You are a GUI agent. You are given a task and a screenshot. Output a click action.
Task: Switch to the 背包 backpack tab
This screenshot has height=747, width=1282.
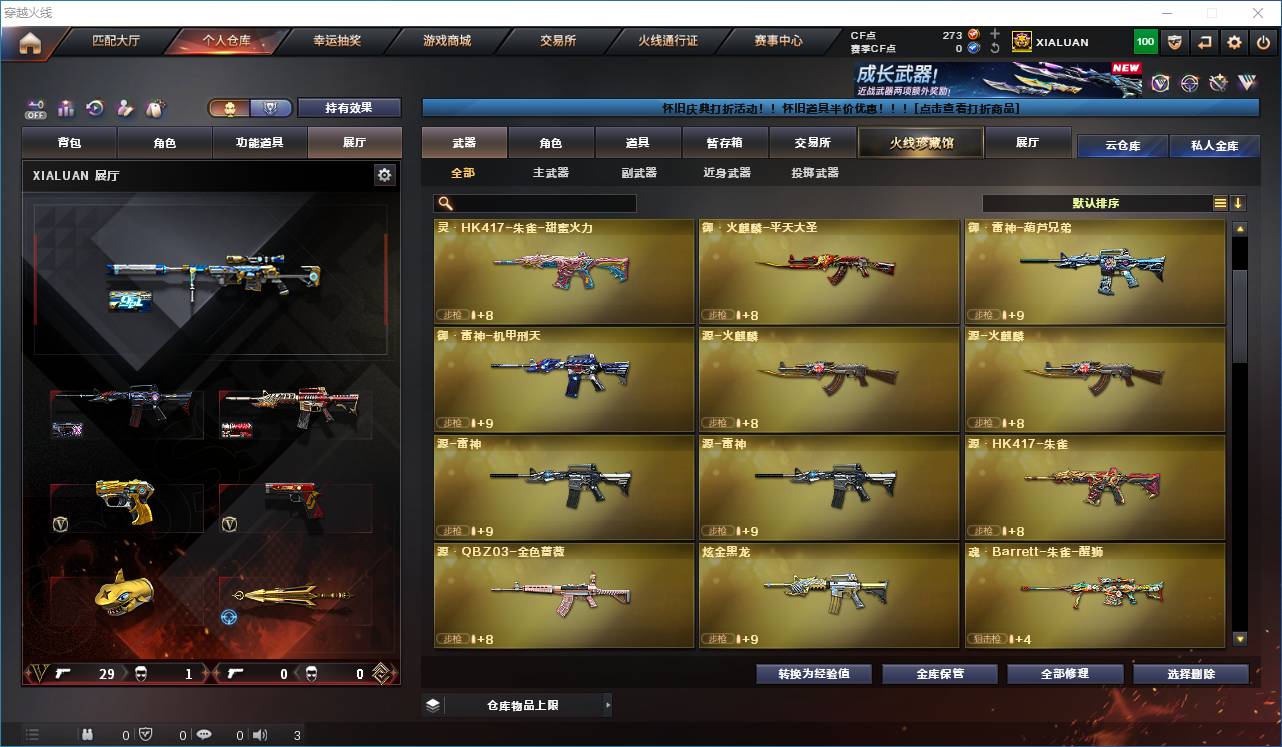pos(70,143)
